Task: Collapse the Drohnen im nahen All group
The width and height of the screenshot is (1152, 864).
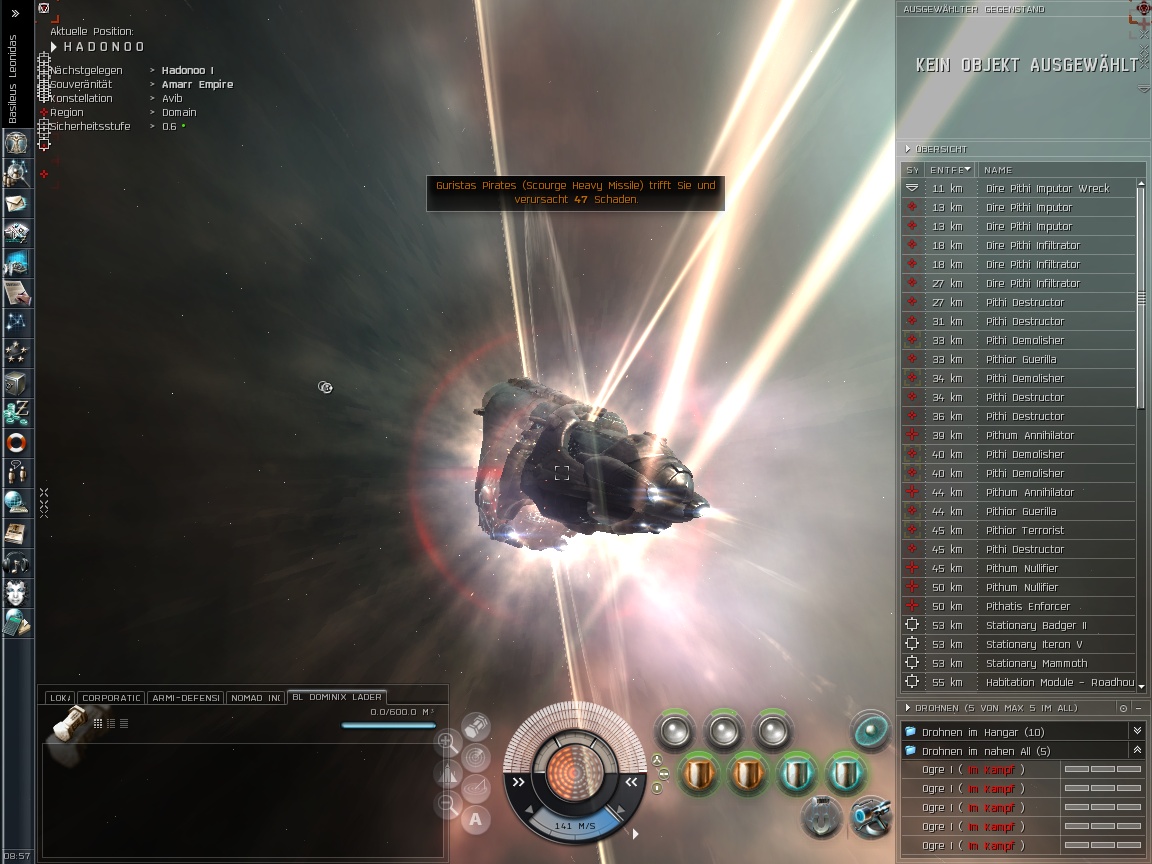Action: [1136, 751]
